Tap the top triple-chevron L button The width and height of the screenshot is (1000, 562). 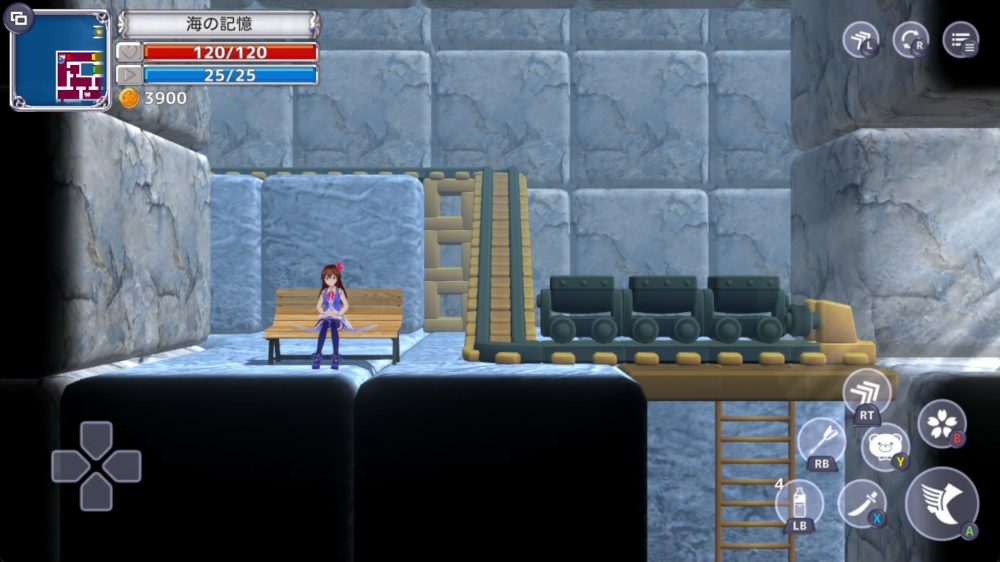click(860, 40)
